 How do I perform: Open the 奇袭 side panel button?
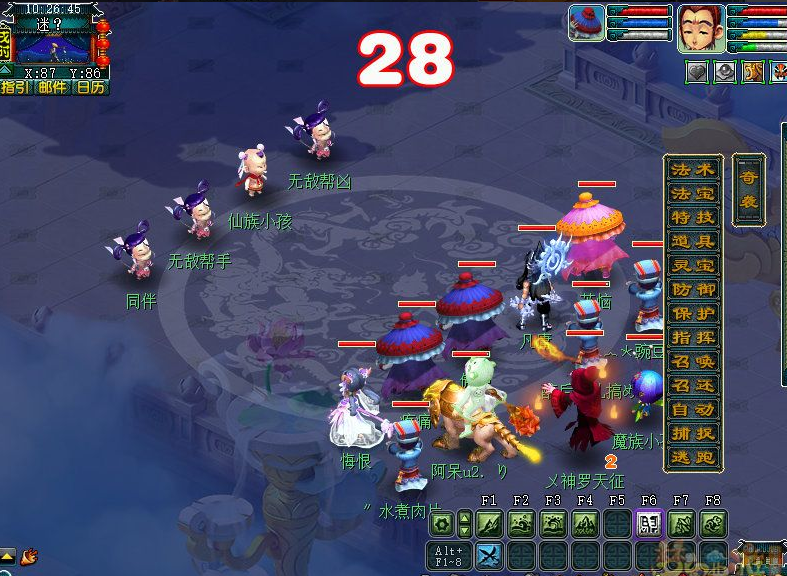[748, 189]
